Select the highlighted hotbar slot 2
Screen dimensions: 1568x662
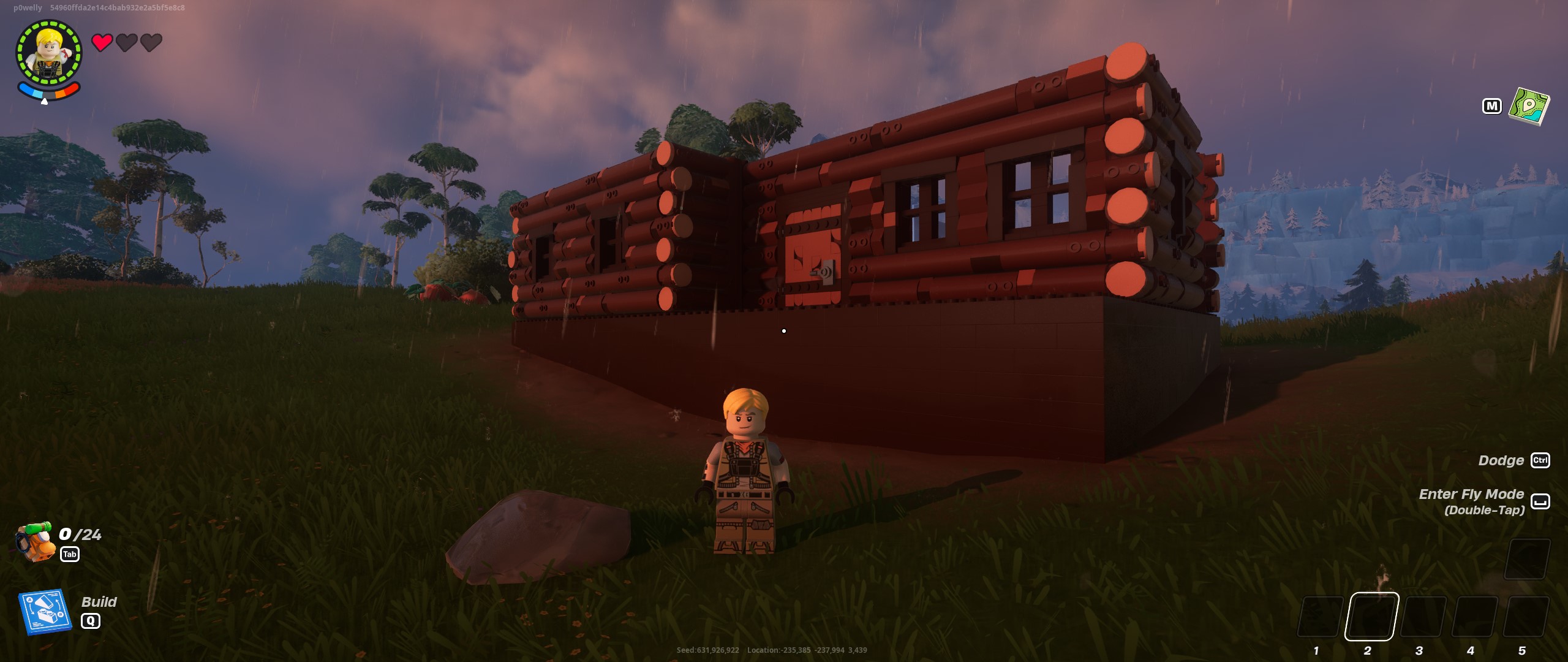pyautogui.click(x=1371, y=617)
